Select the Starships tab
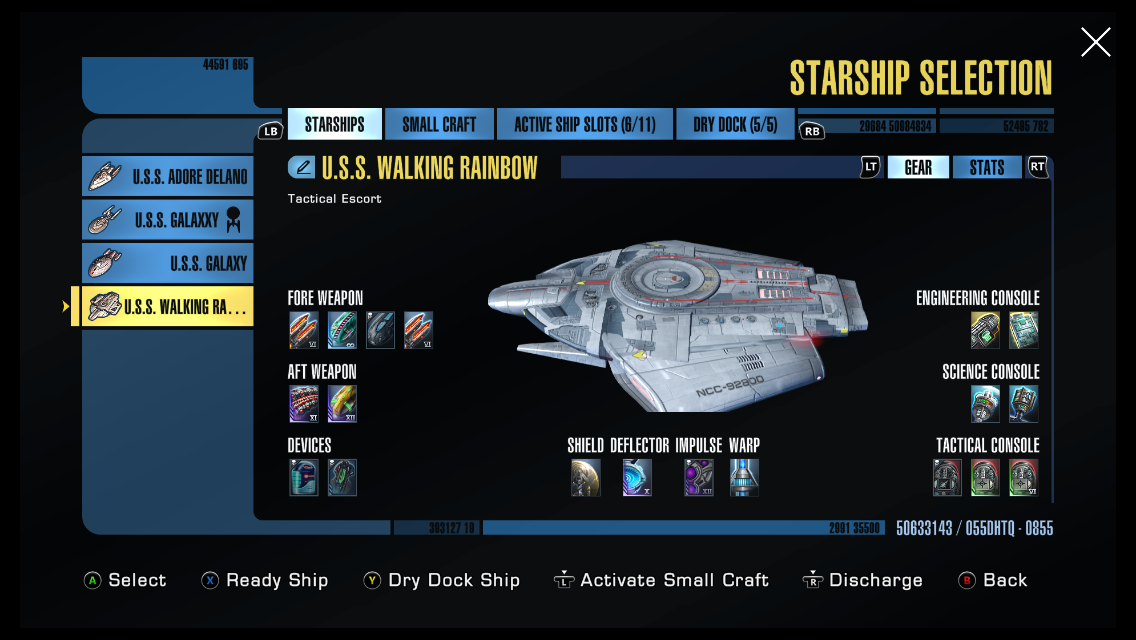The height and width of the screenshot is (640, 1136). [334, 125]
